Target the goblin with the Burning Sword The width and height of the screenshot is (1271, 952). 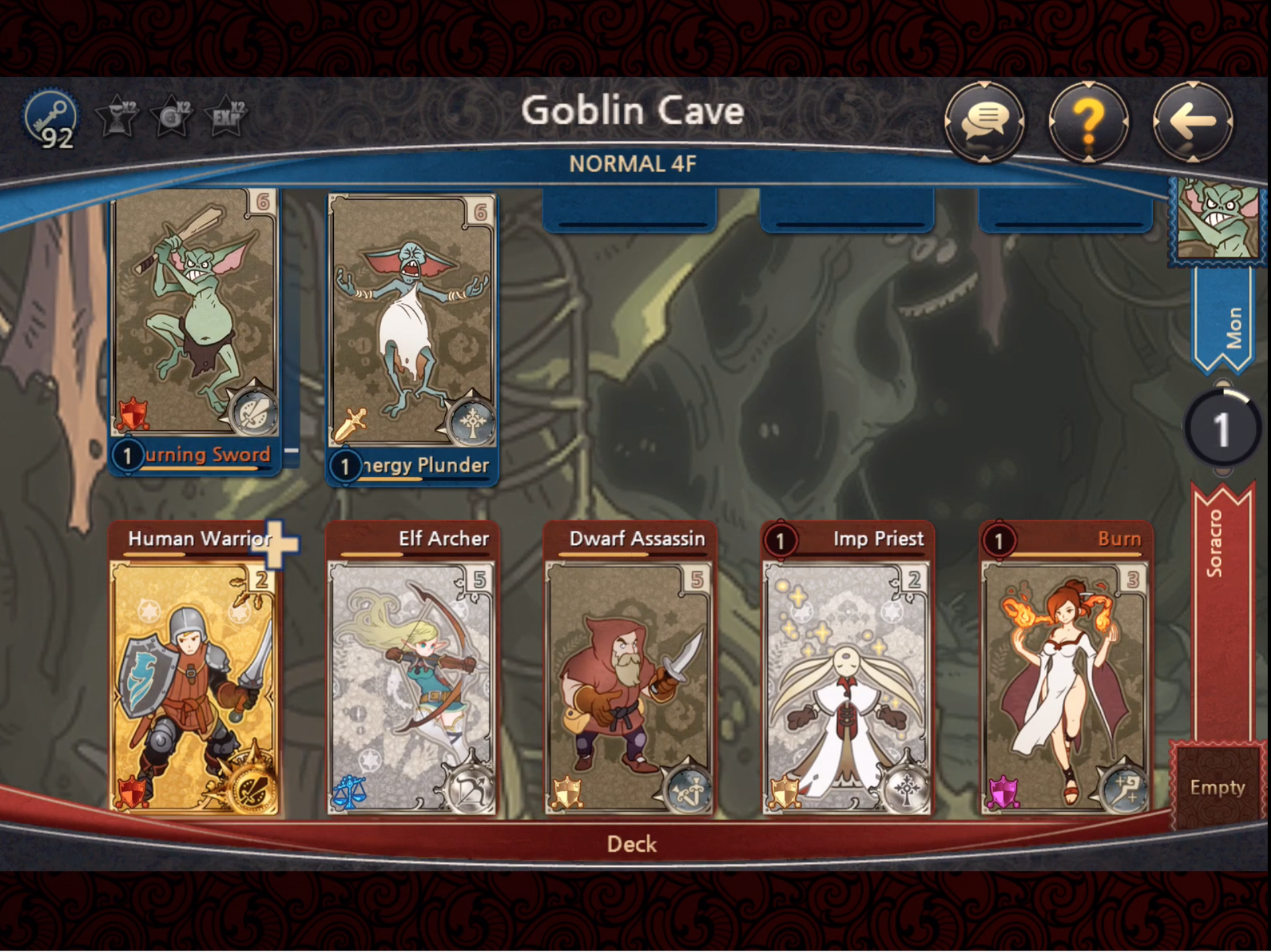point(195,318)
